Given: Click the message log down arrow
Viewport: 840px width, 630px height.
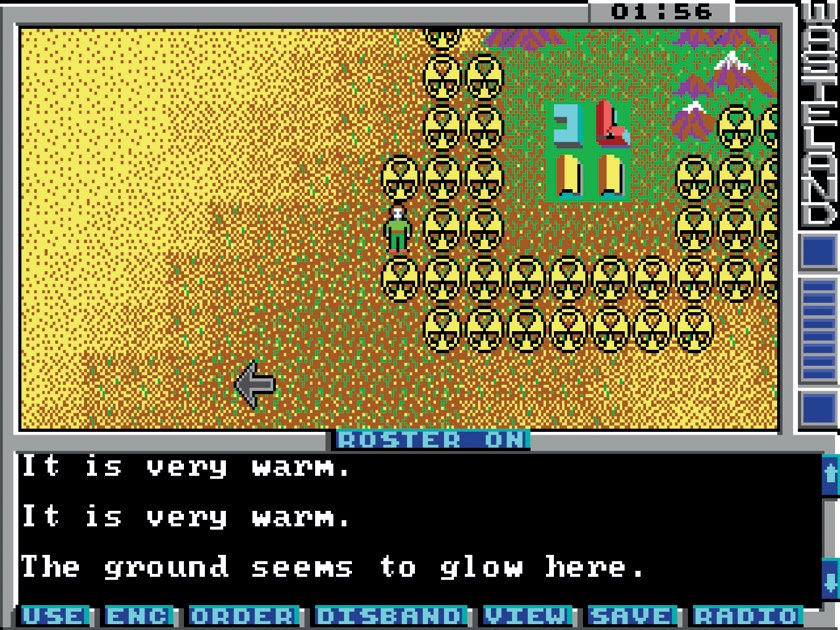Looking at the screenshot, I should (829, 579).
